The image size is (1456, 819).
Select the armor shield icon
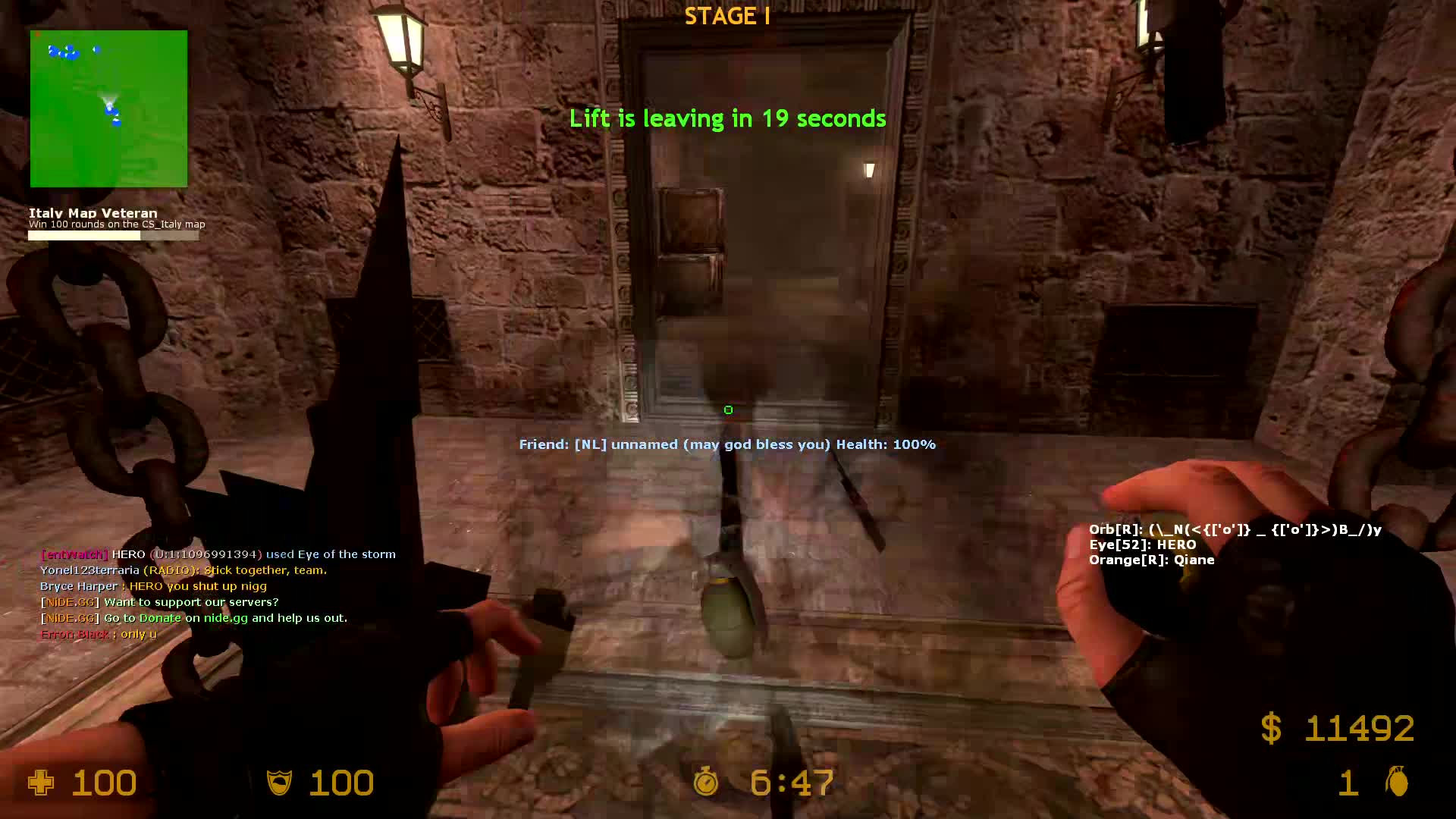[x=281, y=783]
